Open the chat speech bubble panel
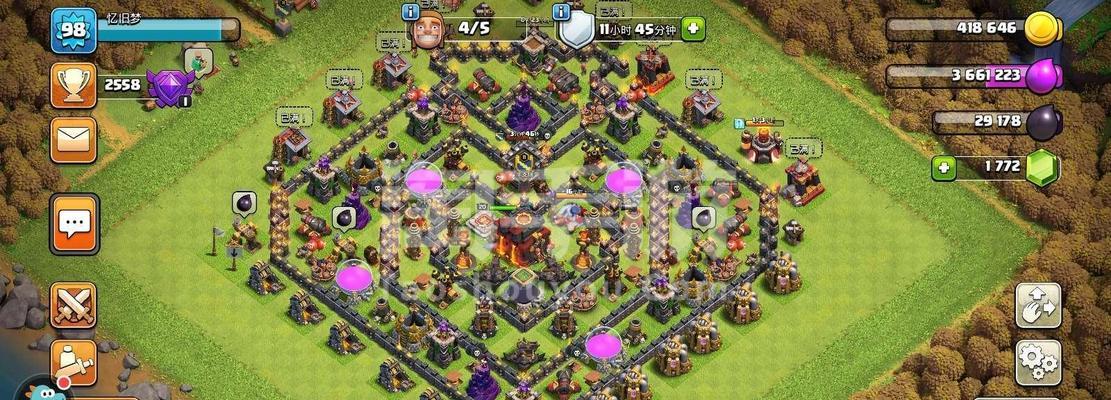 pos(74,223)
